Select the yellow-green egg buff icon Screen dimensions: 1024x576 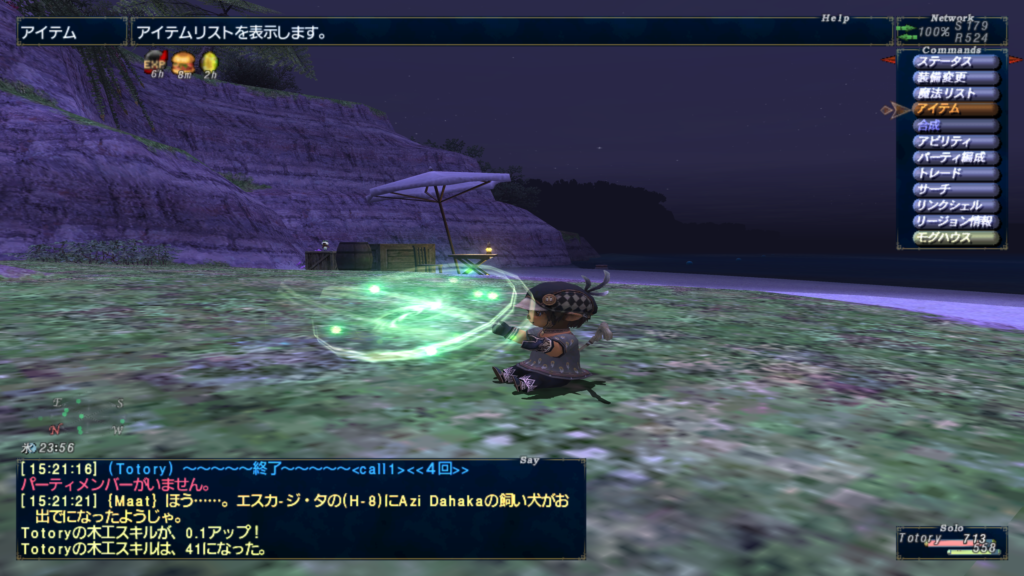pos(210,63)
